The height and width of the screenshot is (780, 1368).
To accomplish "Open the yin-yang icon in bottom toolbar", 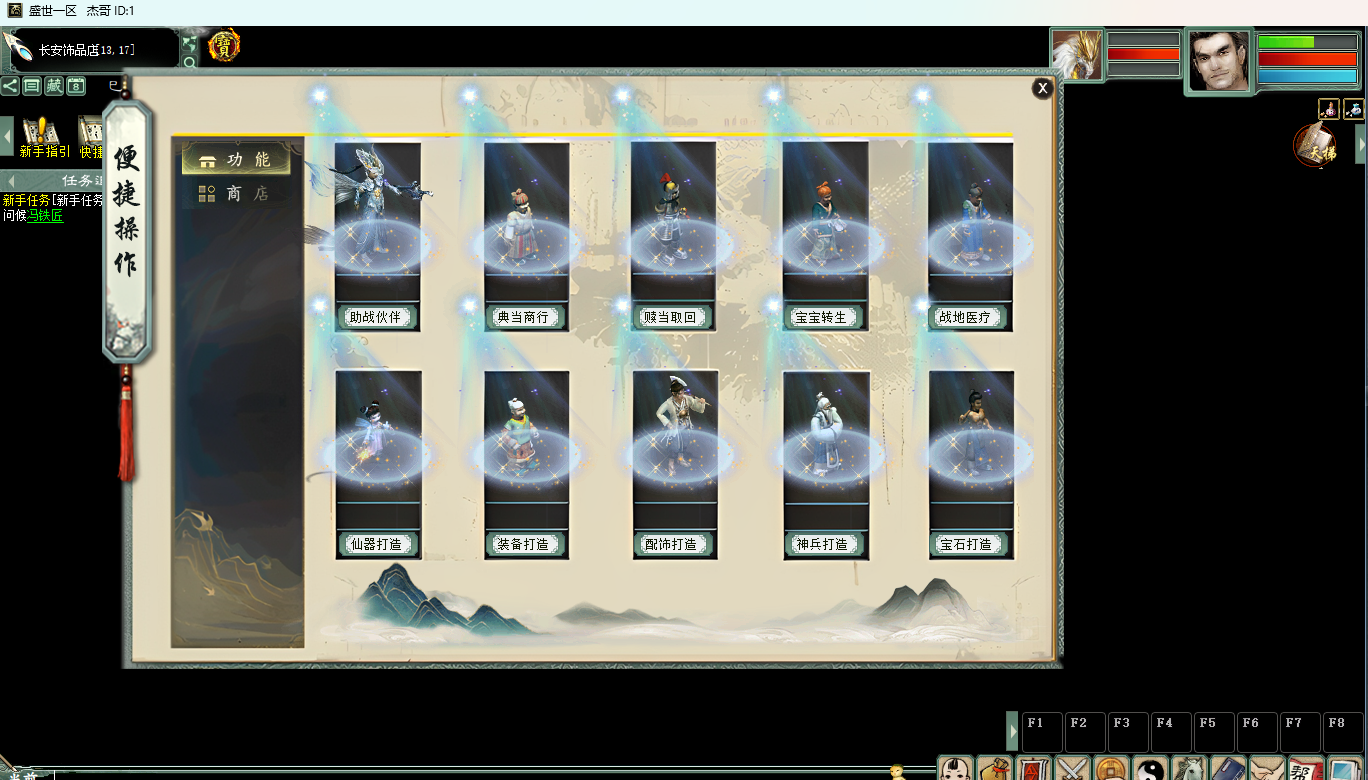I will 1151,768.
